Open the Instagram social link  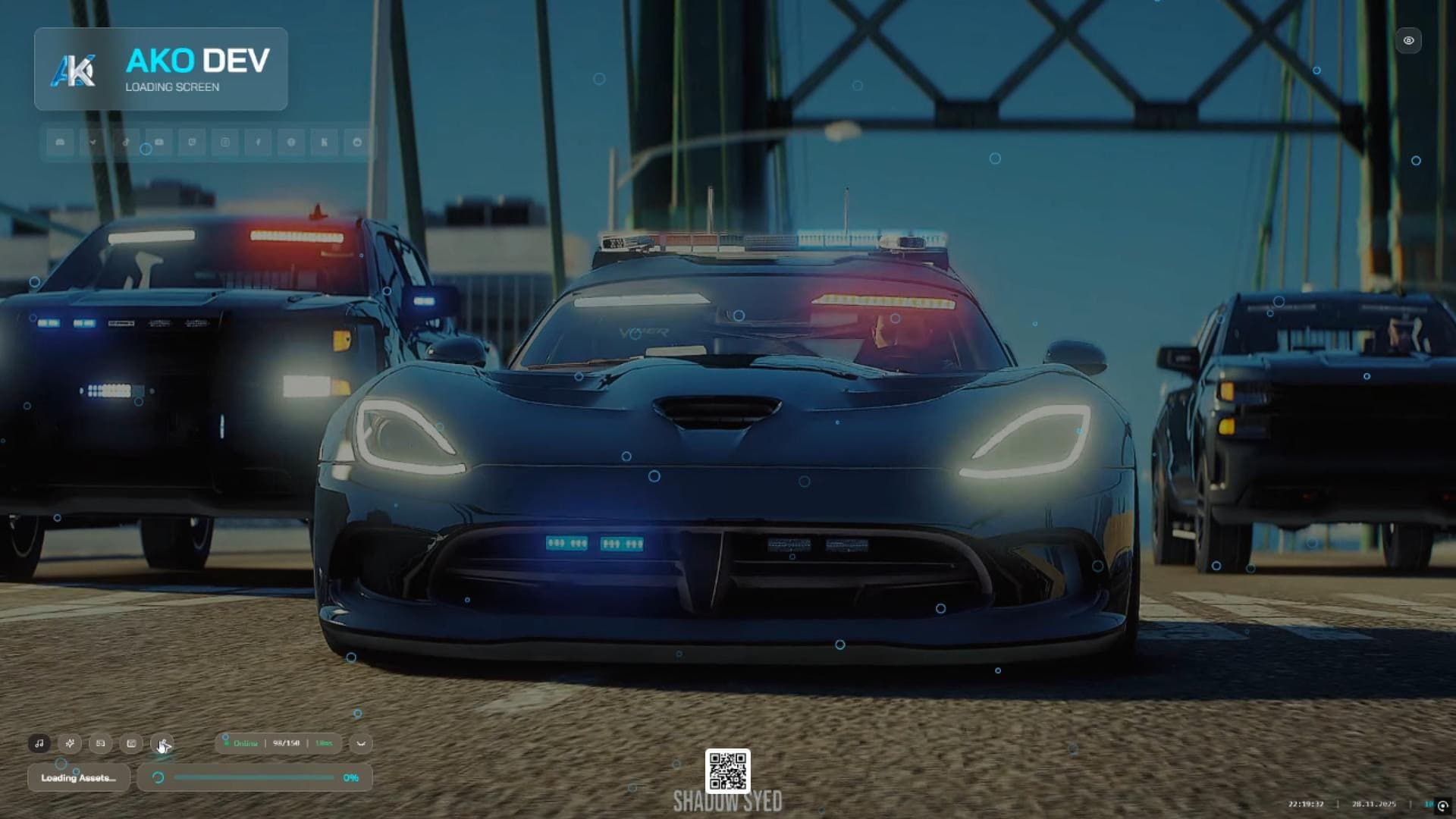pos(225,142)
